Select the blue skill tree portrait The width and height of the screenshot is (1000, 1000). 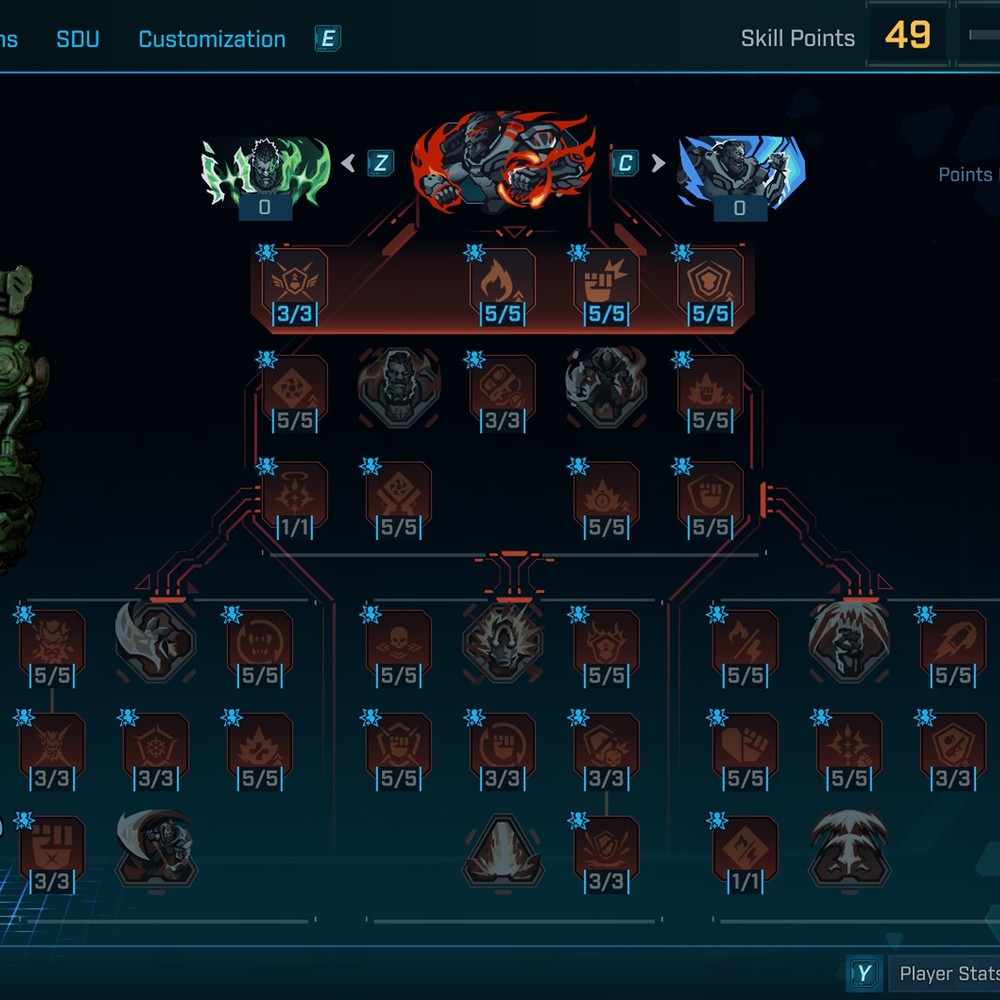tap(740, 172)
